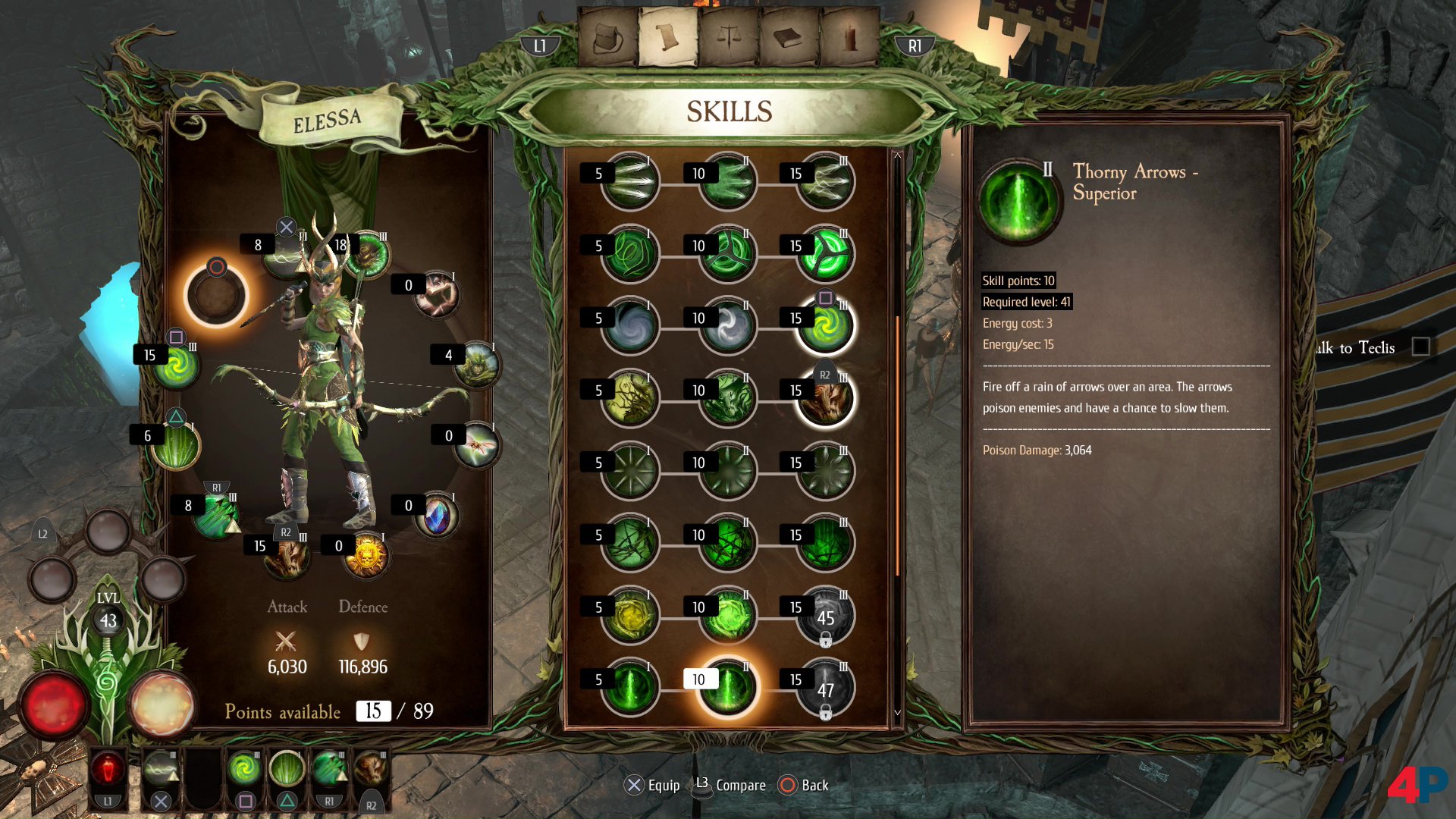The height and width of the screenshot is (819, 1456).
Task: Select the tier I arrow volley skill in the grid
Action: pos(629,182)
